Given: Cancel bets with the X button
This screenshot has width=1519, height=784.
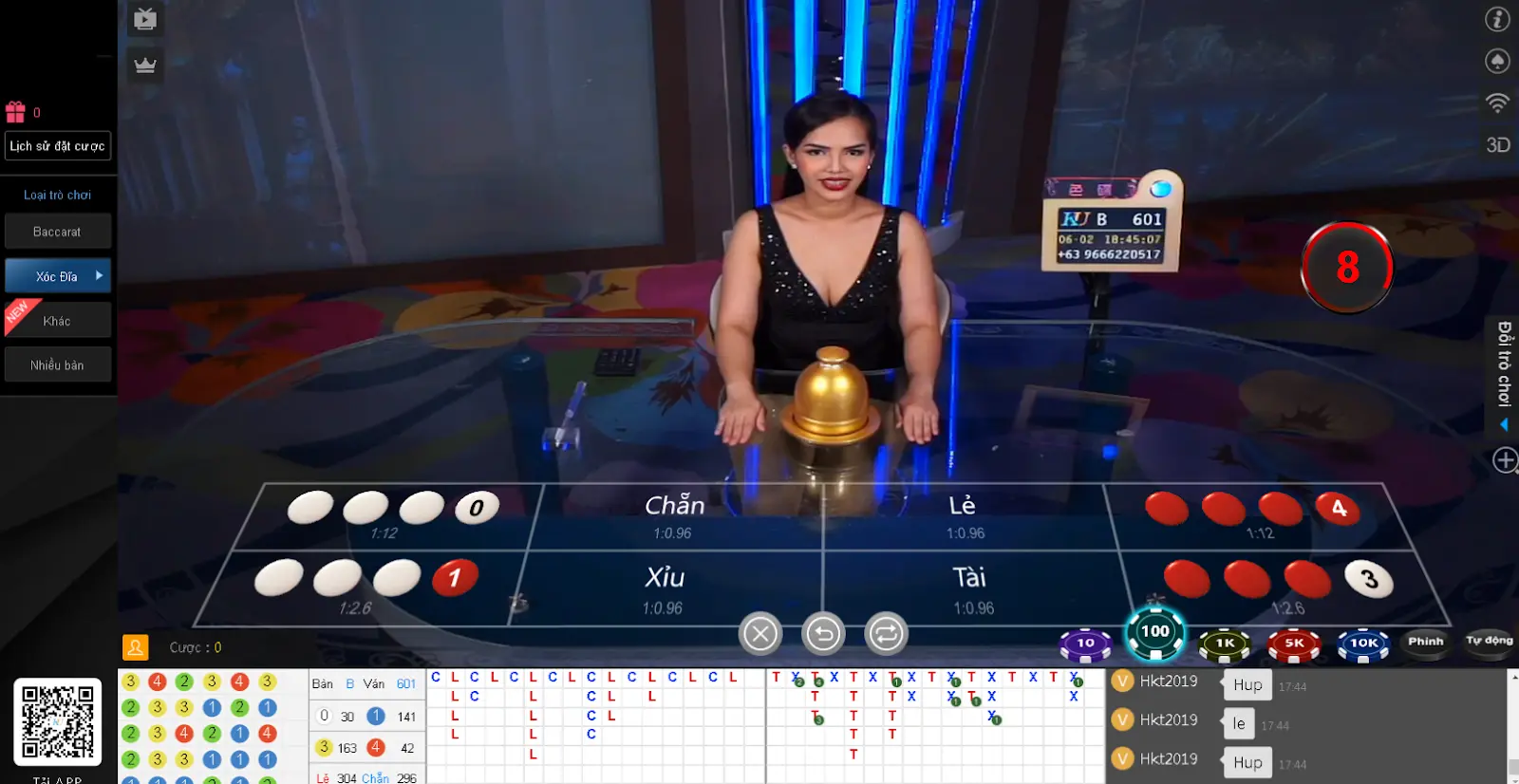Looking at the screenshot, I should 760,634.
